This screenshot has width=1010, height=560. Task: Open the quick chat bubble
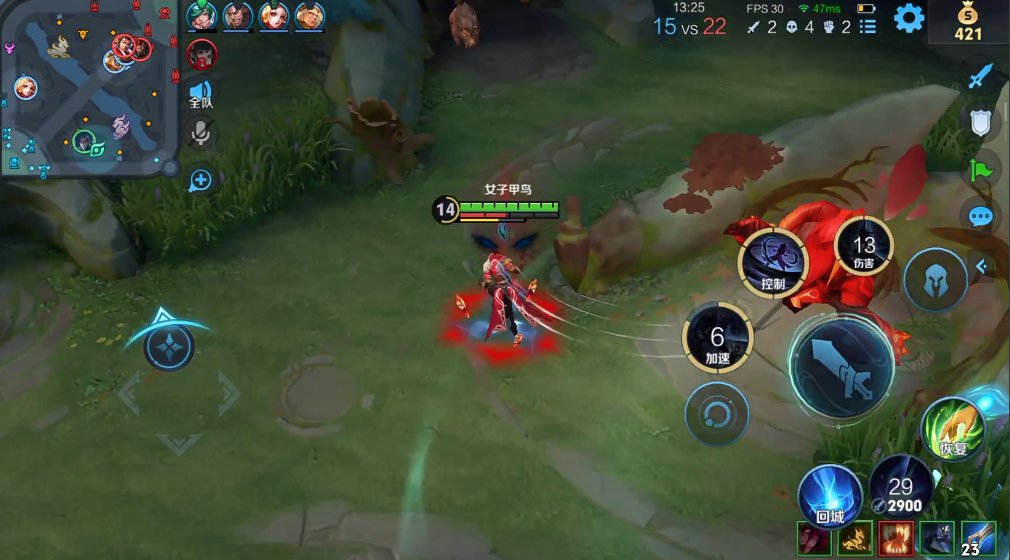981,216
